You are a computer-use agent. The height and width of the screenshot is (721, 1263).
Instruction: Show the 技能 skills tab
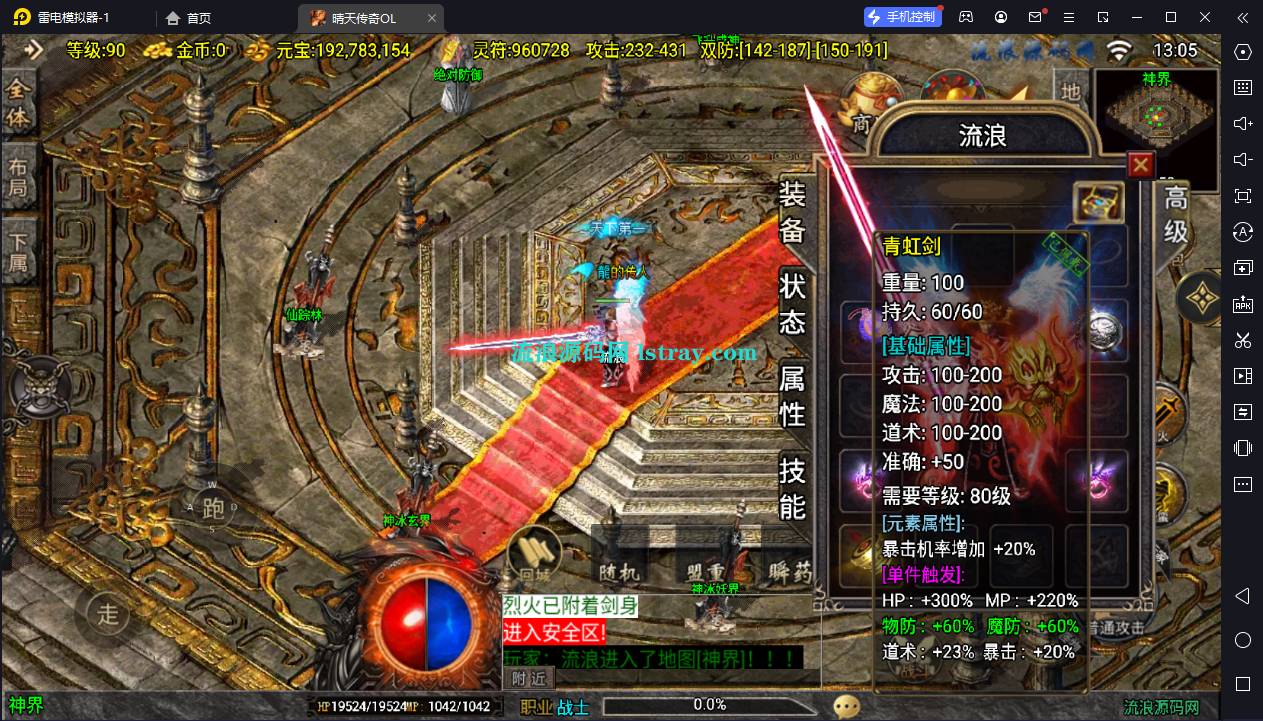pyautogui.click(x=793, y=487)
